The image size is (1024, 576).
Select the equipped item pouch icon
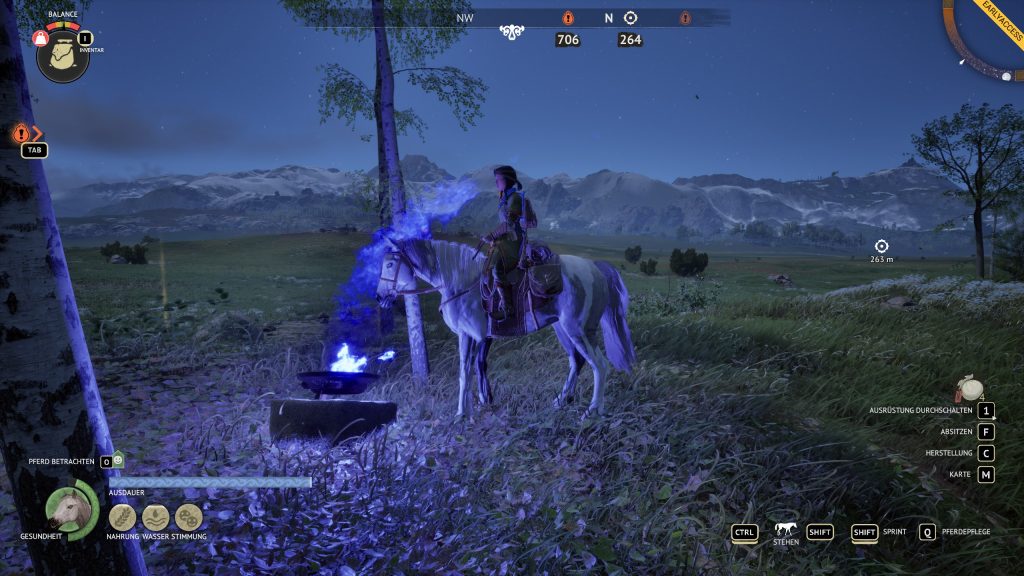pos(966,388)
